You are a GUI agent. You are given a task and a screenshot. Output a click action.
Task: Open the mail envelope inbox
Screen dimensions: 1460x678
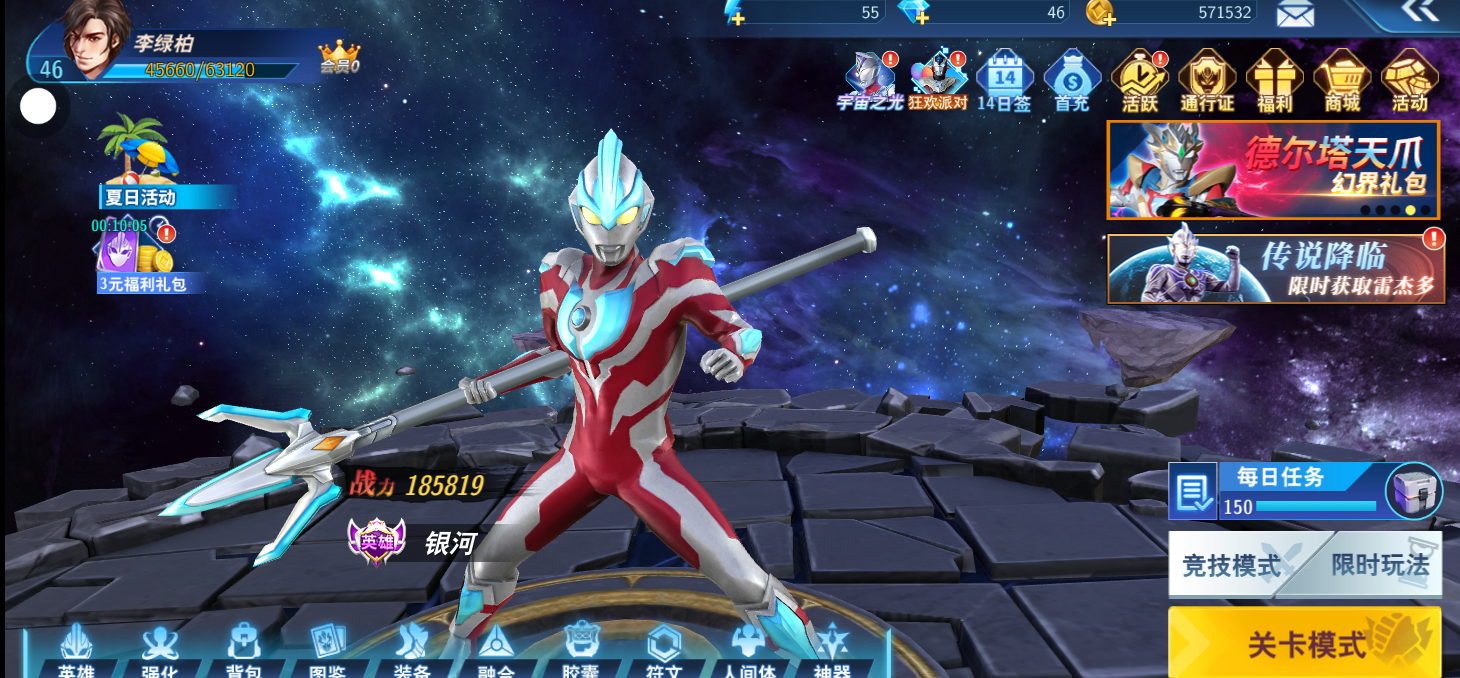[1295, 13]
